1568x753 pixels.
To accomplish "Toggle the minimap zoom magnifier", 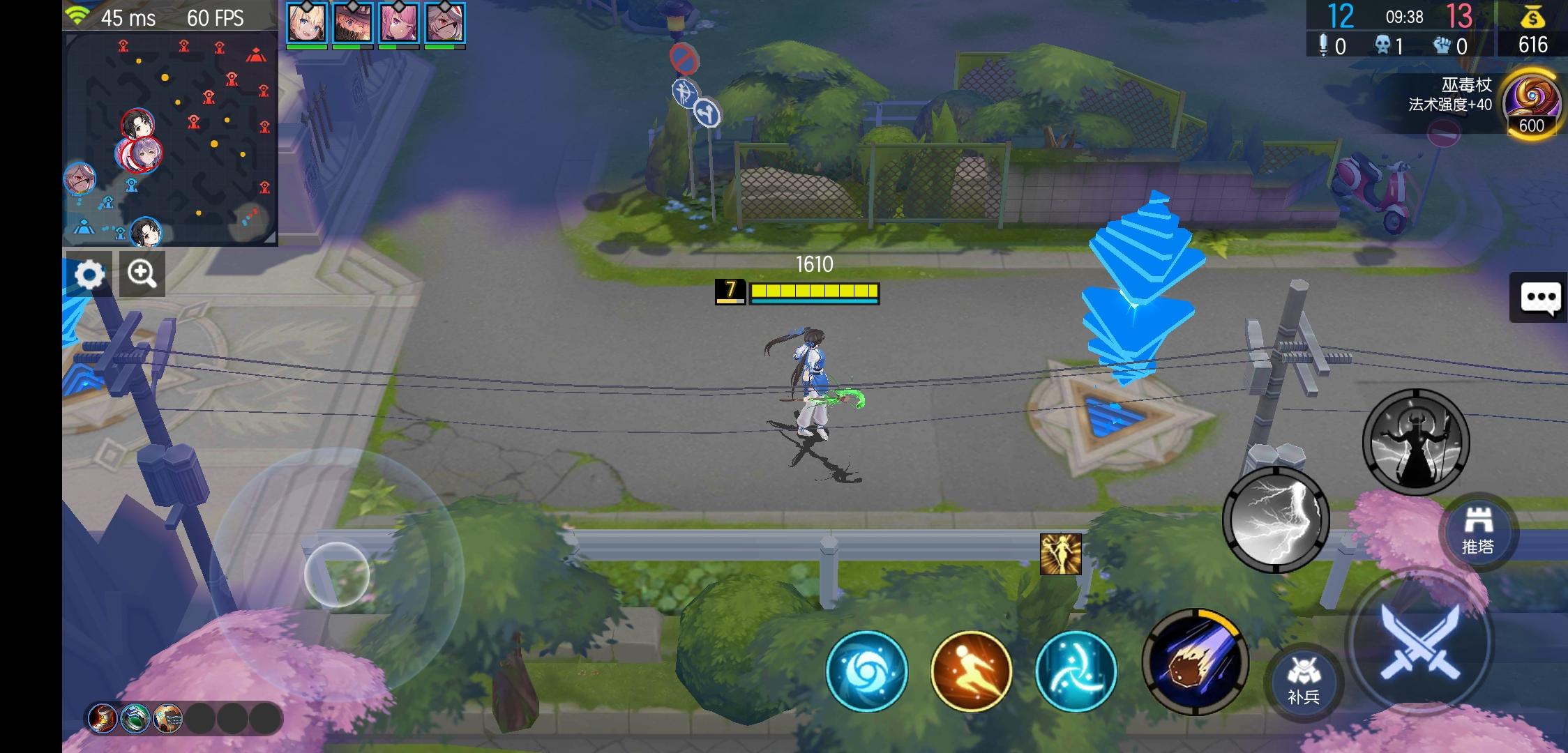I will pyautogui.click(x=142, y=273).
